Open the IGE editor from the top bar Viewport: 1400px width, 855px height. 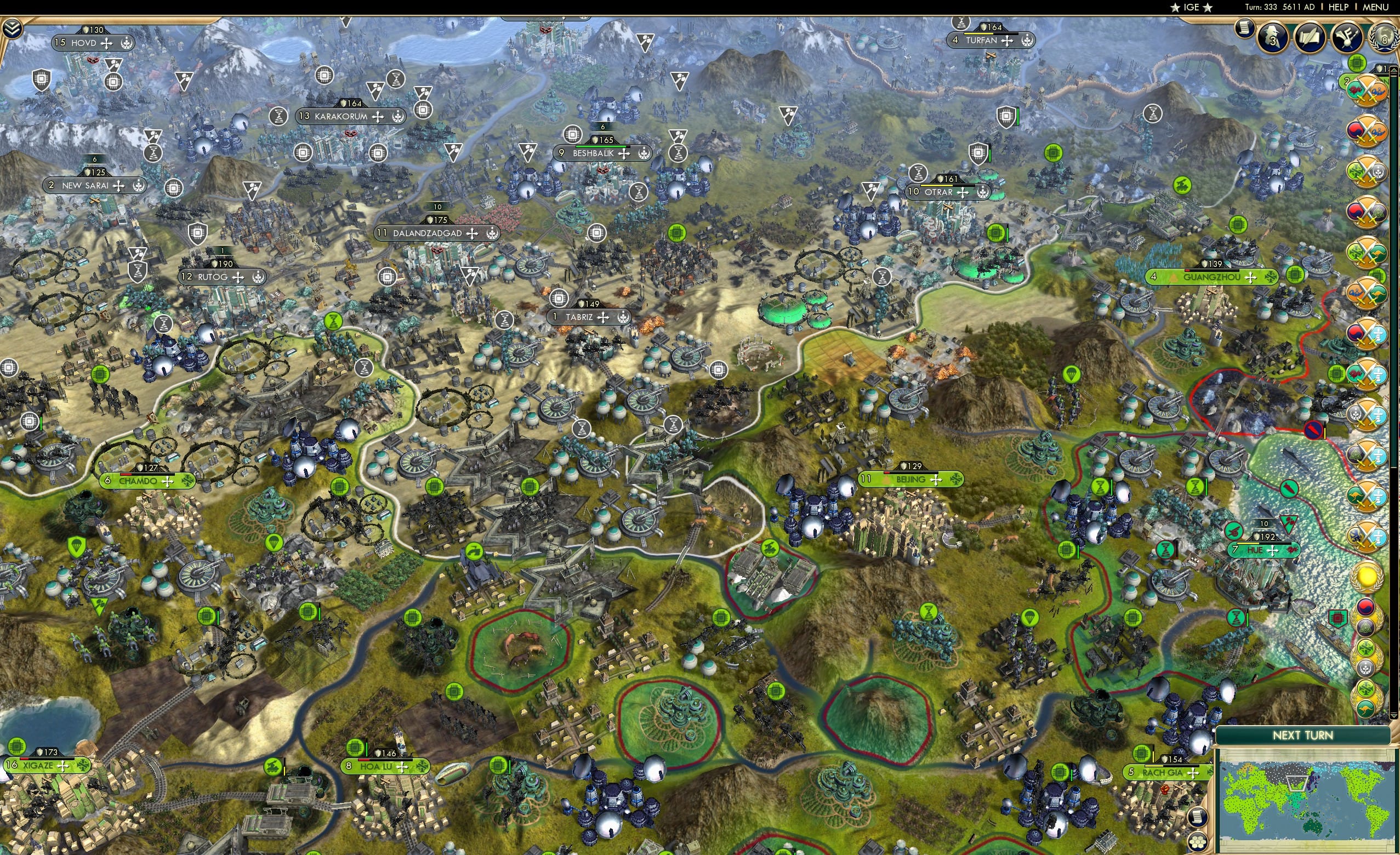click(x=1192, y=7)
